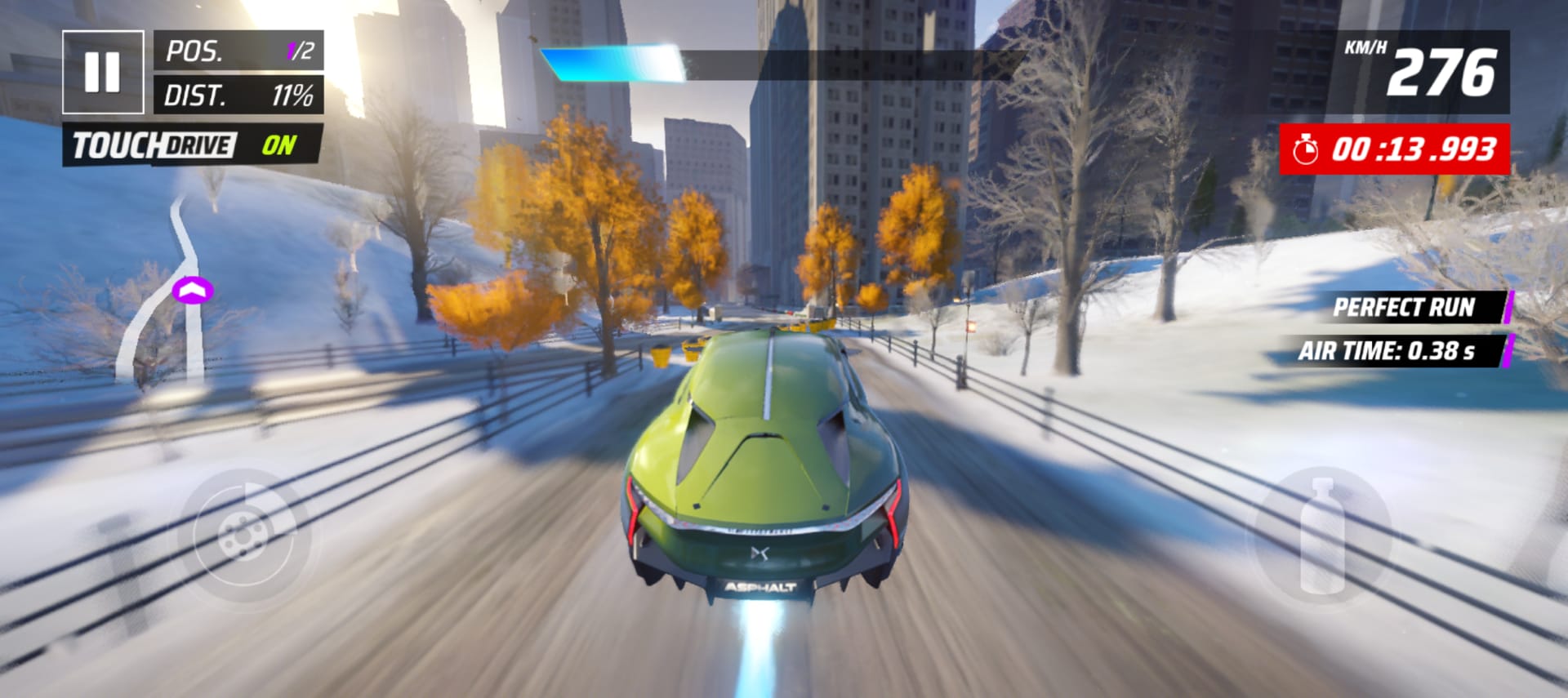The height and width of the screenshot is (698, 1568).
Task: Activate the nitro bottle boost
Action: coord(1322,536)
